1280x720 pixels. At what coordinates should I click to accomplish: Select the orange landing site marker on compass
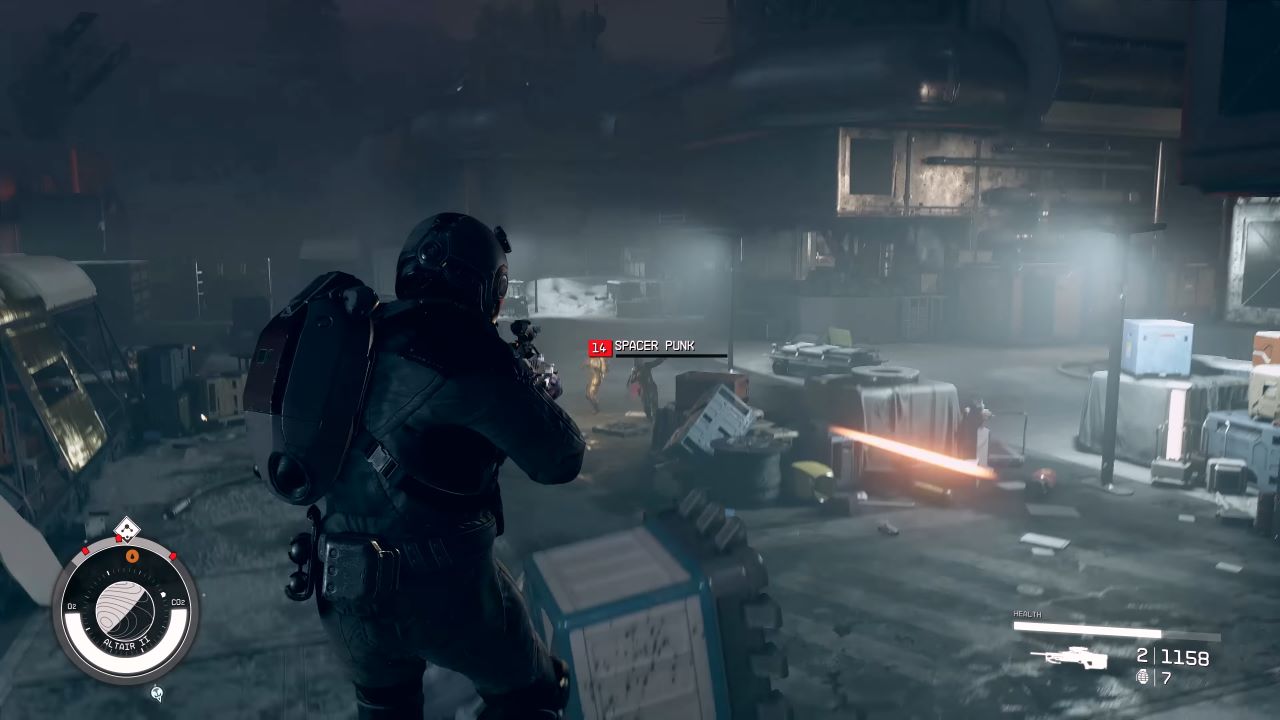[131, 556]
